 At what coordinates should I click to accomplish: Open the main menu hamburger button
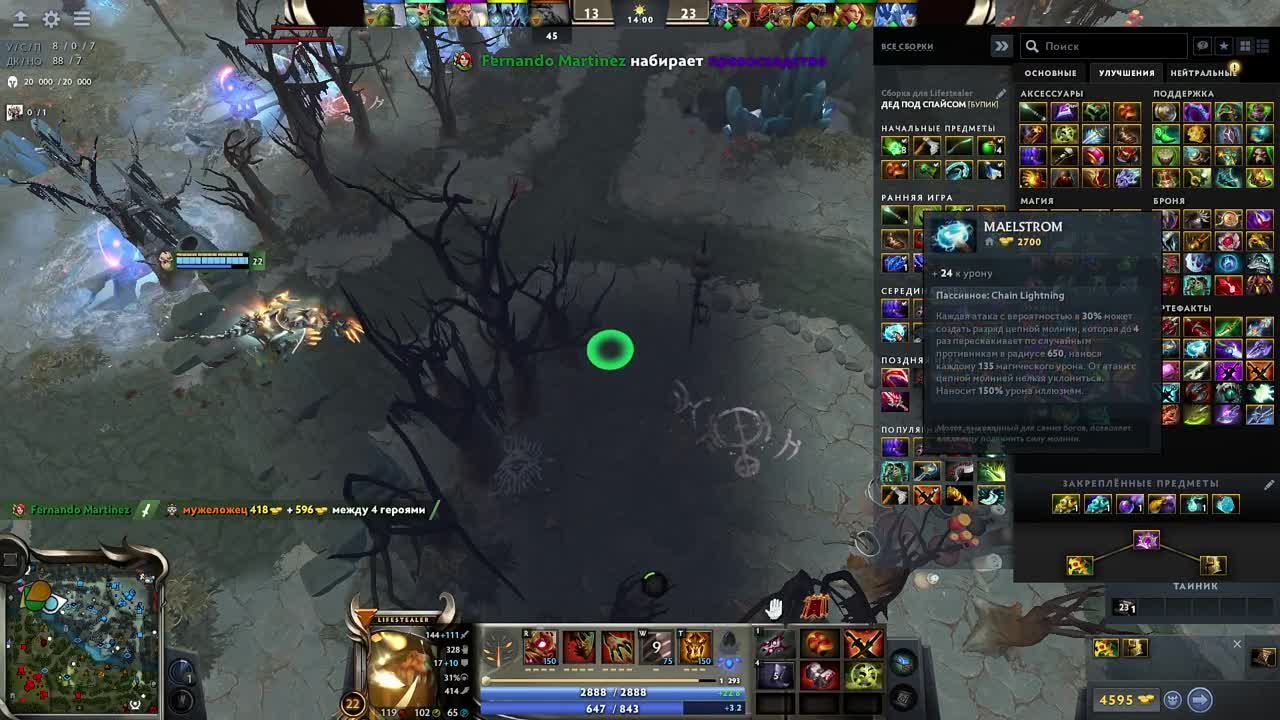pyautogui.click(x=82, y=18)
